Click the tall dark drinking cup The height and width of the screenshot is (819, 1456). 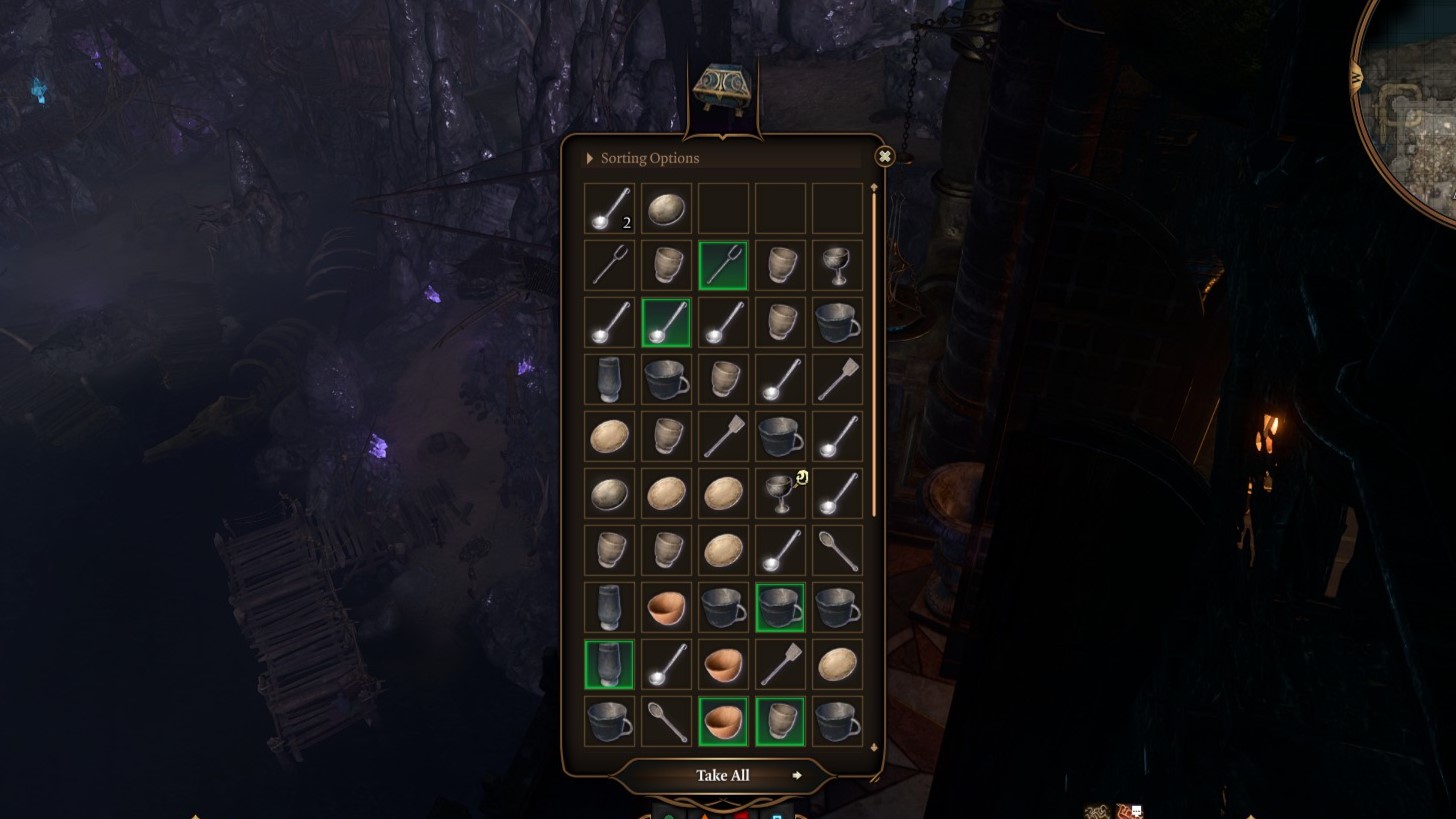tap(609, 379)
